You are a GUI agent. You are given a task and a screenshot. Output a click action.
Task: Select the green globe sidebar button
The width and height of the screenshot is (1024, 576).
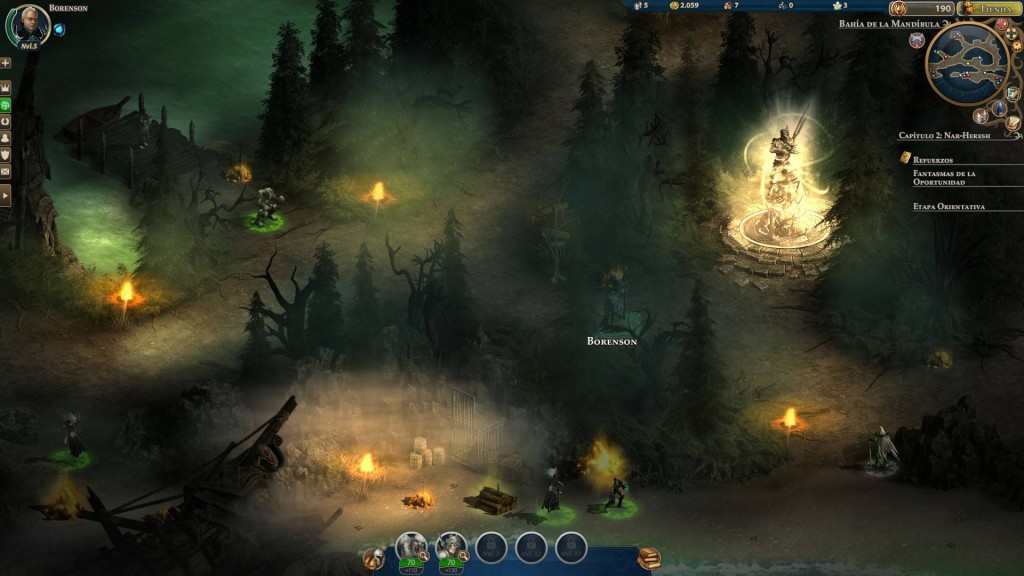point(6,104)
